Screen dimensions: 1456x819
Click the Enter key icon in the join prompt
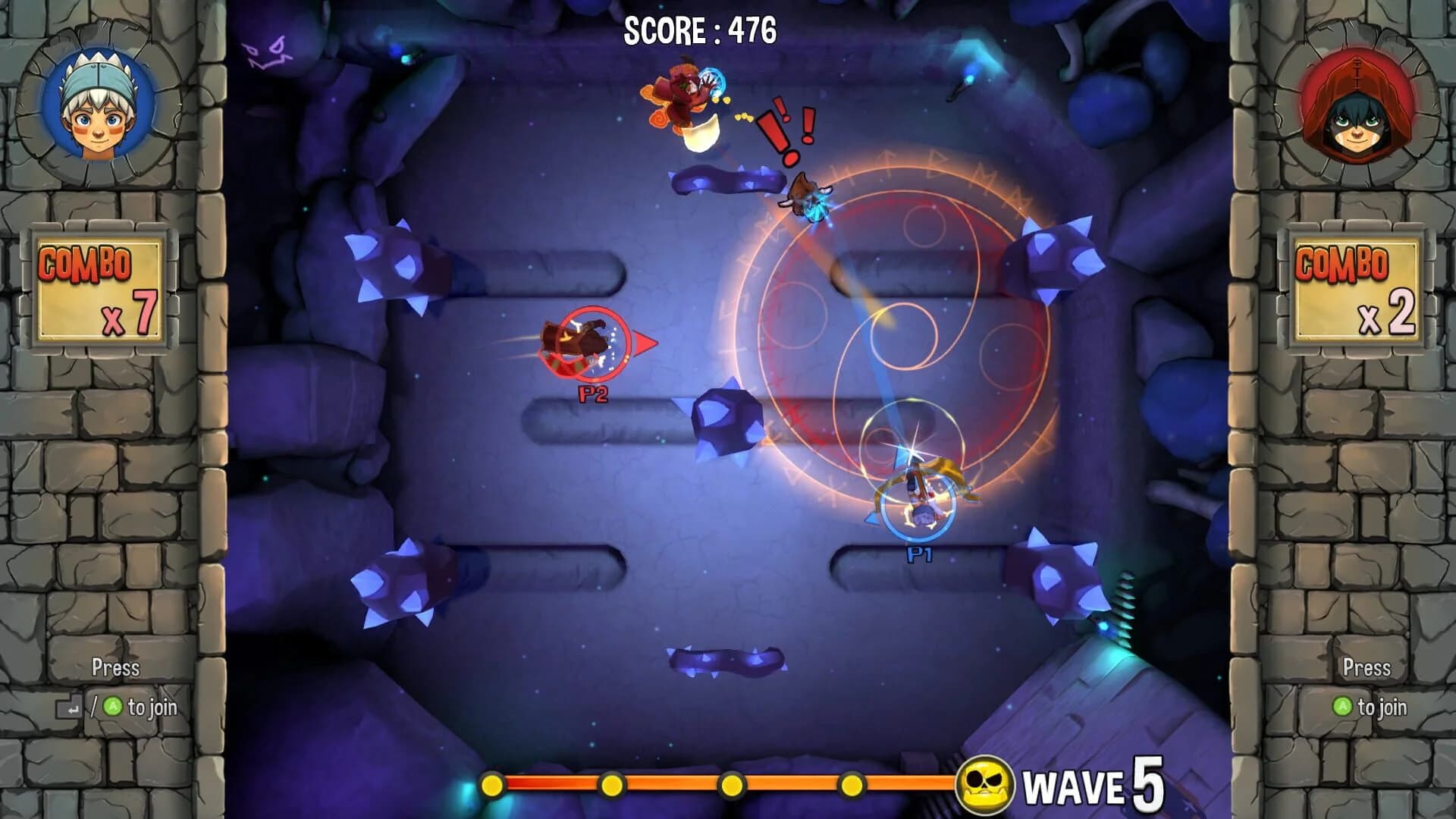67,706
